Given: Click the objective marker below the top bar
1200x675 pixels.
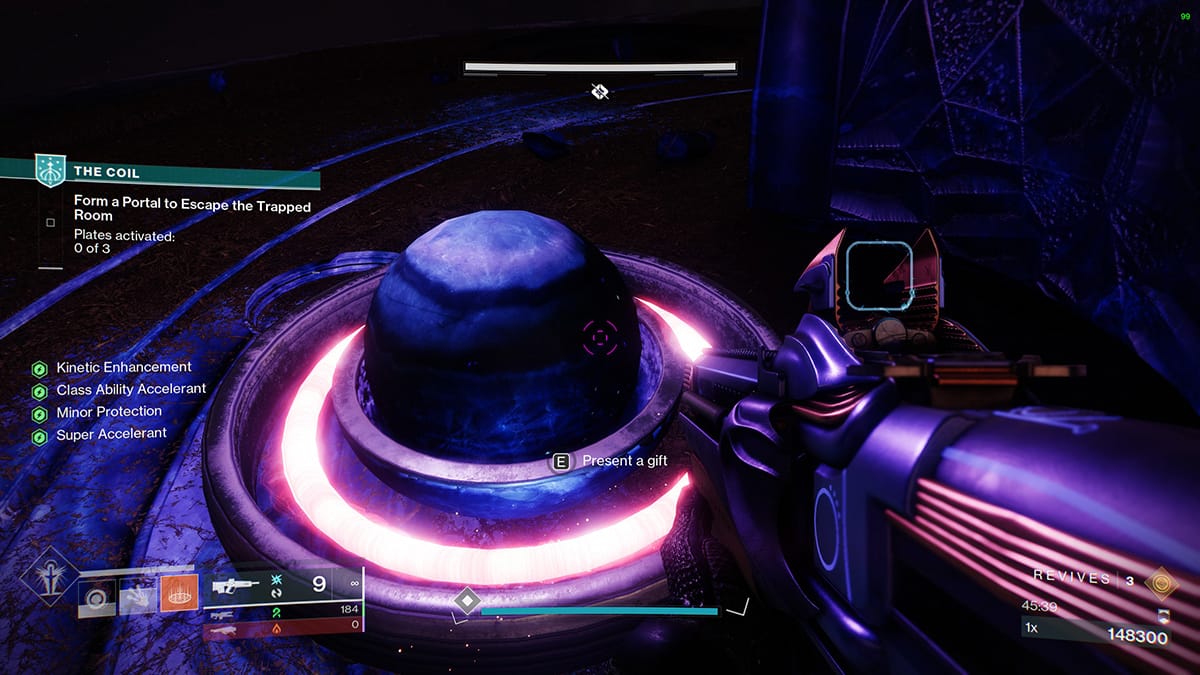Looking at the screenshot, I should pyautogui.click(x=599, y=92).
